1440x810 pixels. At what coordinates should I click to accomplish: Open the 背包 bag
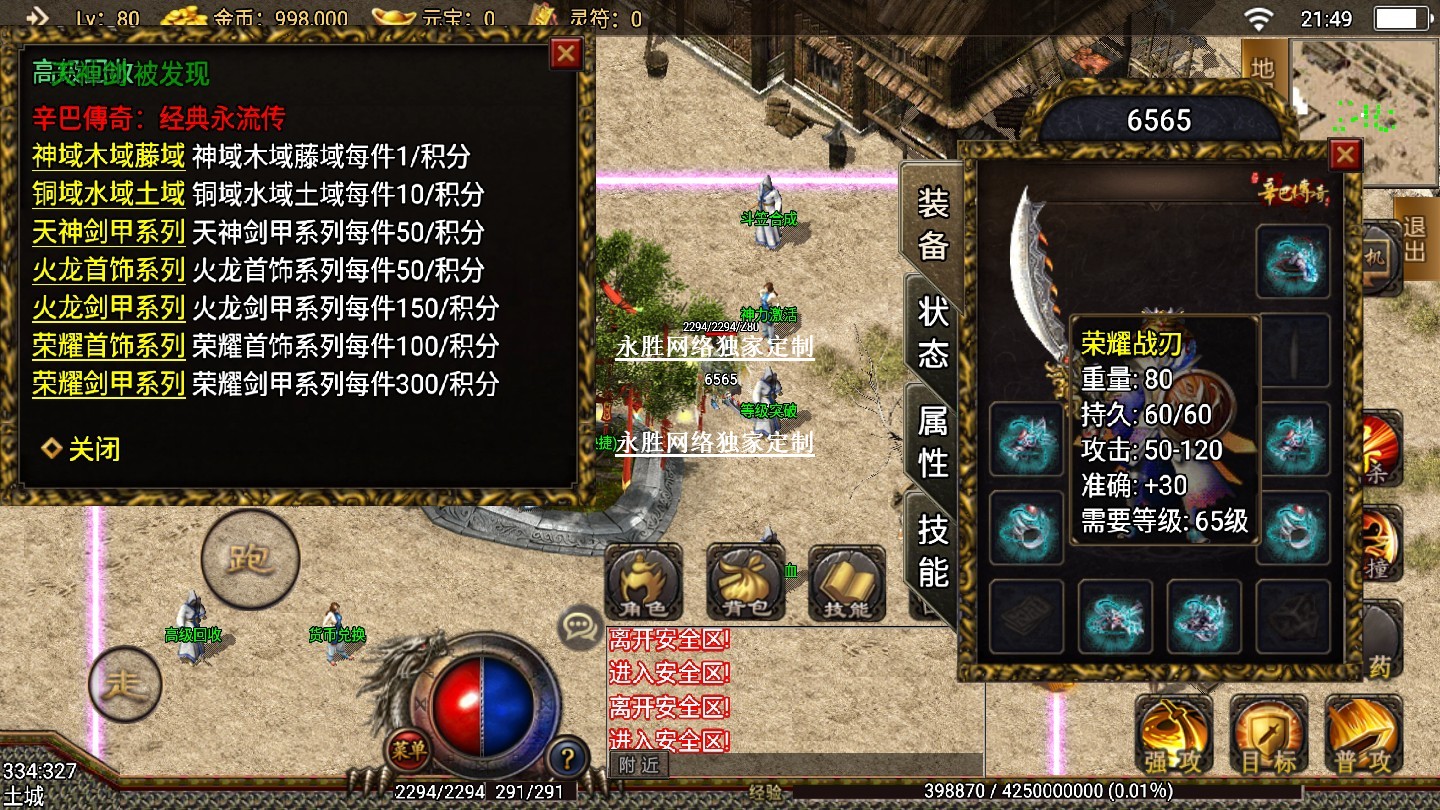pos(745,583)
